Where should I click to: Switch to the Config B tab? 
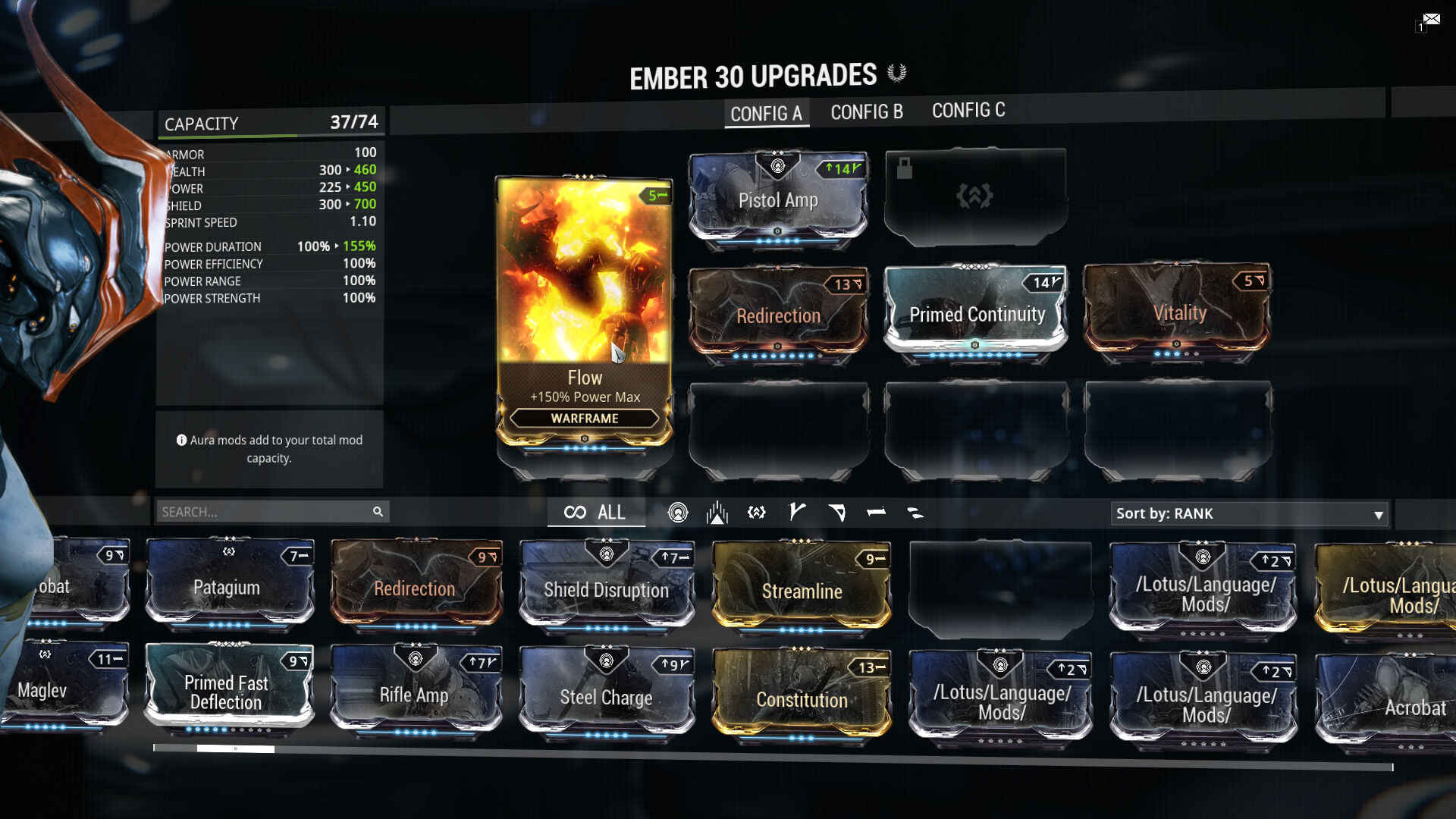866,112
